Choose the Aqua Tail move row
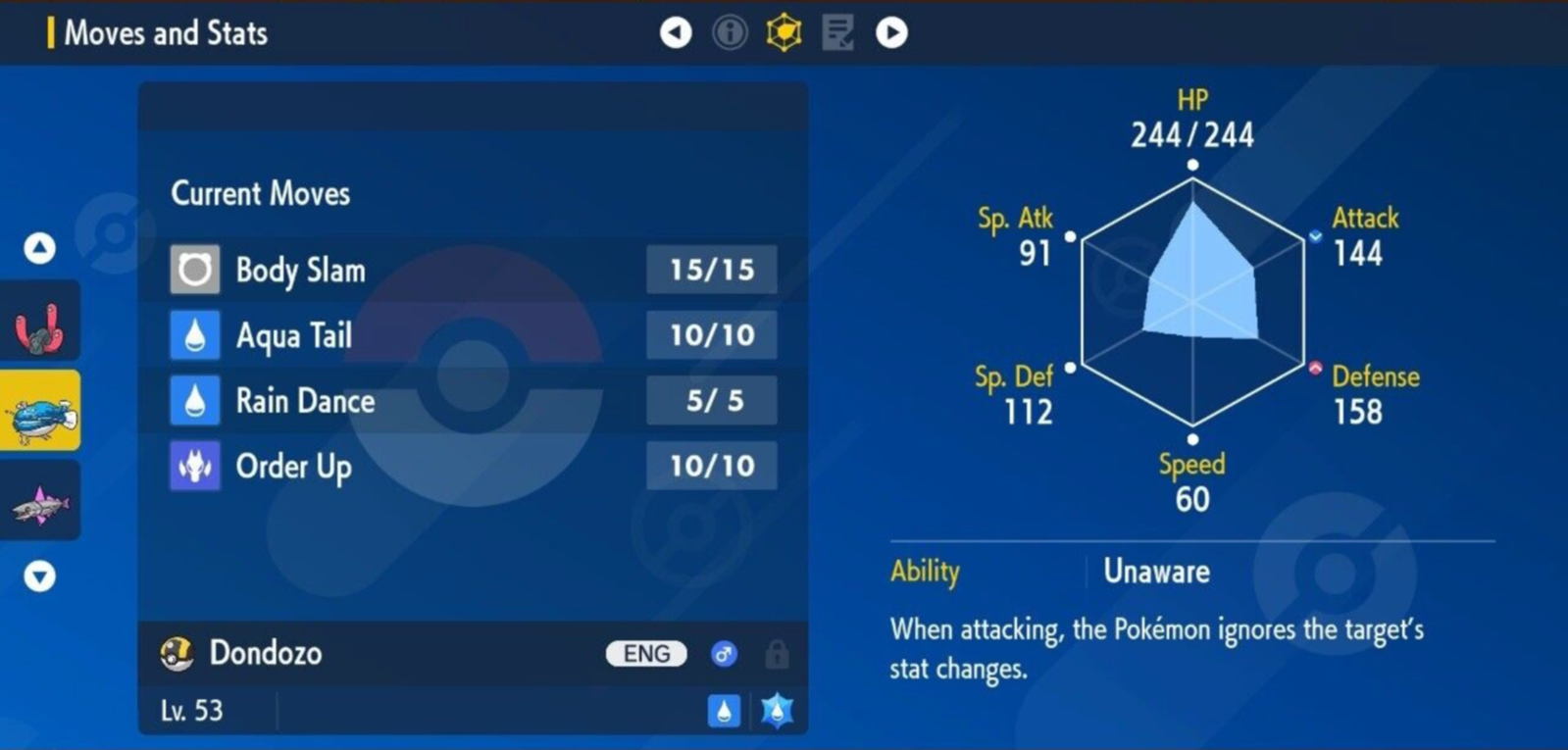 473,335
